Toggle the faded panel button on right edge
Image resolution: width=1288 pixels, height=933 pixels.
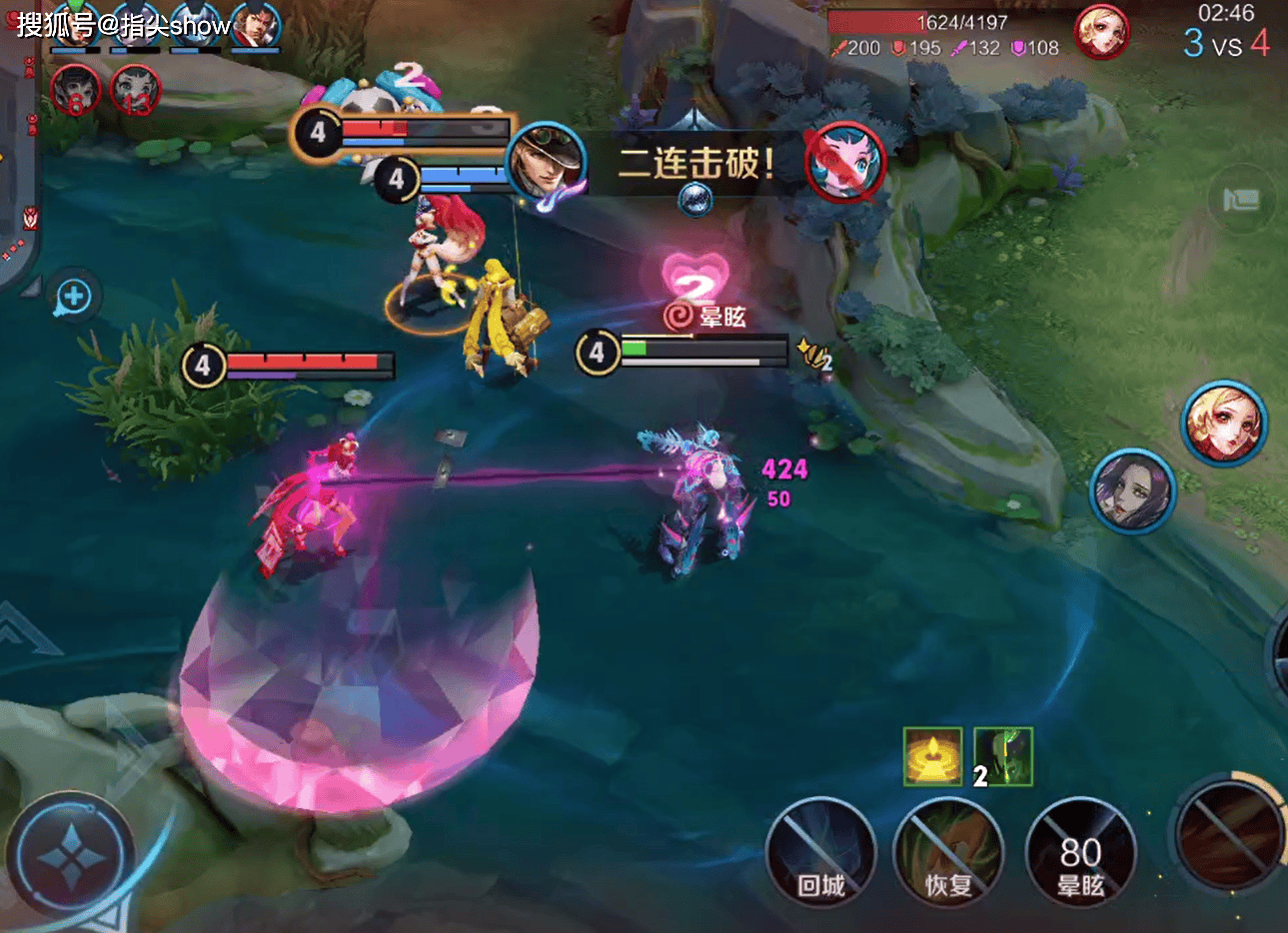coord(1241,200)
